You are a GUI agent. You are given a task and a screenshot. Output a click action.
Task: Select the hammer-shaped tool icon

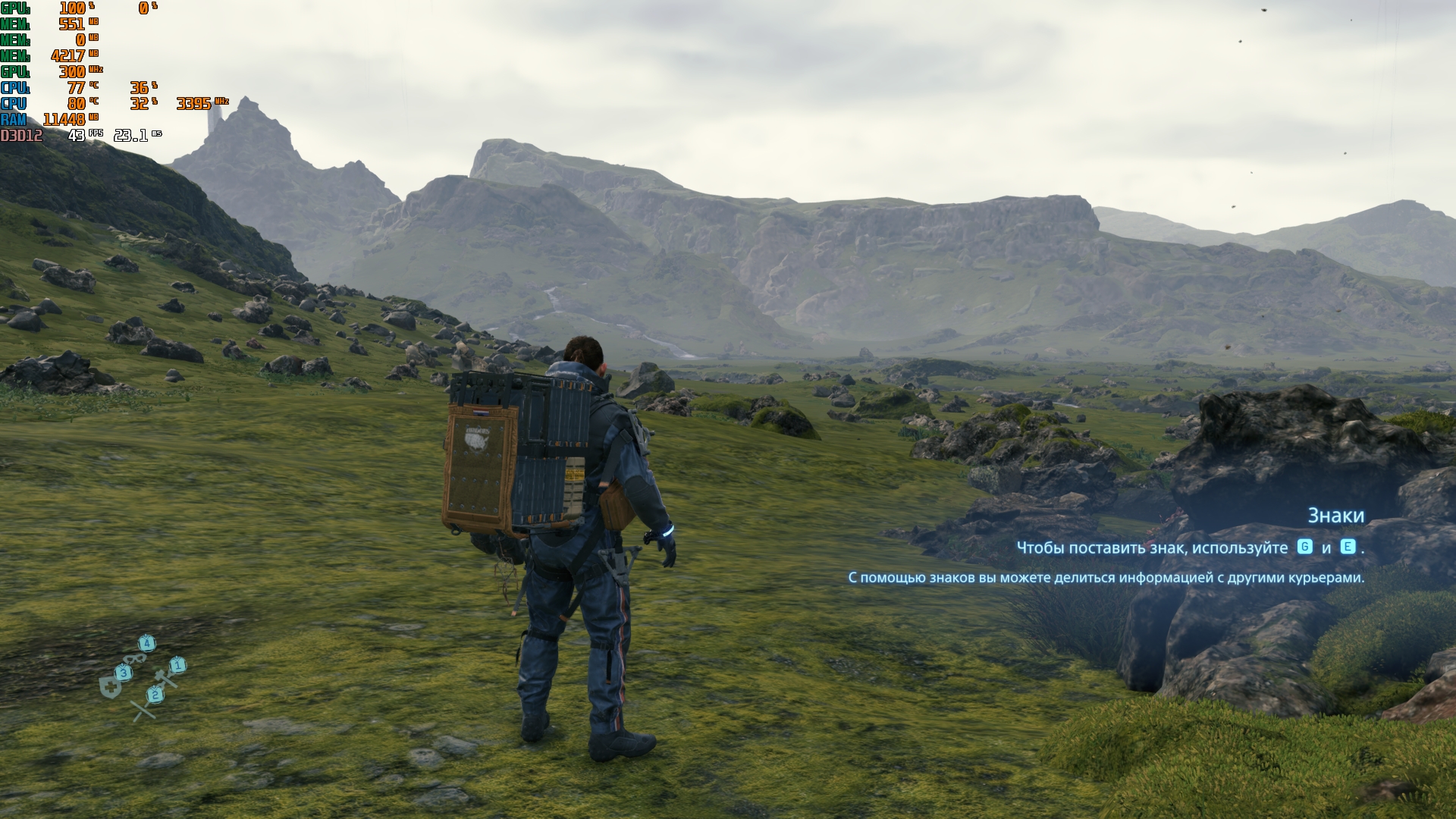tap(165, 677)
